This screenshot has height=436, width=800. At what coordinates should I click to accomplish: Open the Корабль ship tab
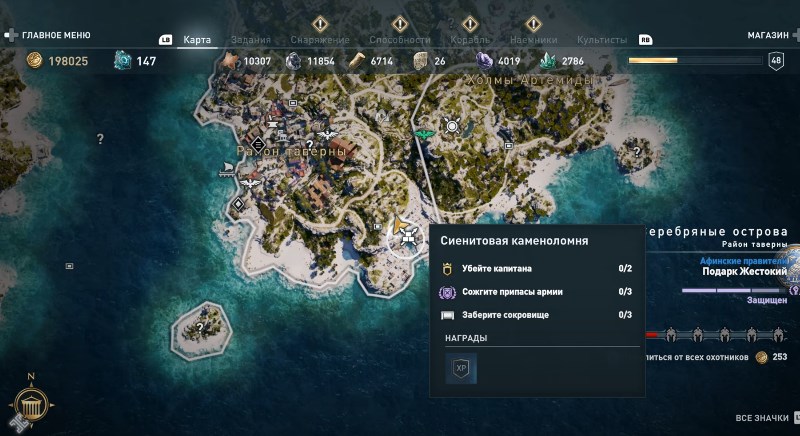coord(470,40)
